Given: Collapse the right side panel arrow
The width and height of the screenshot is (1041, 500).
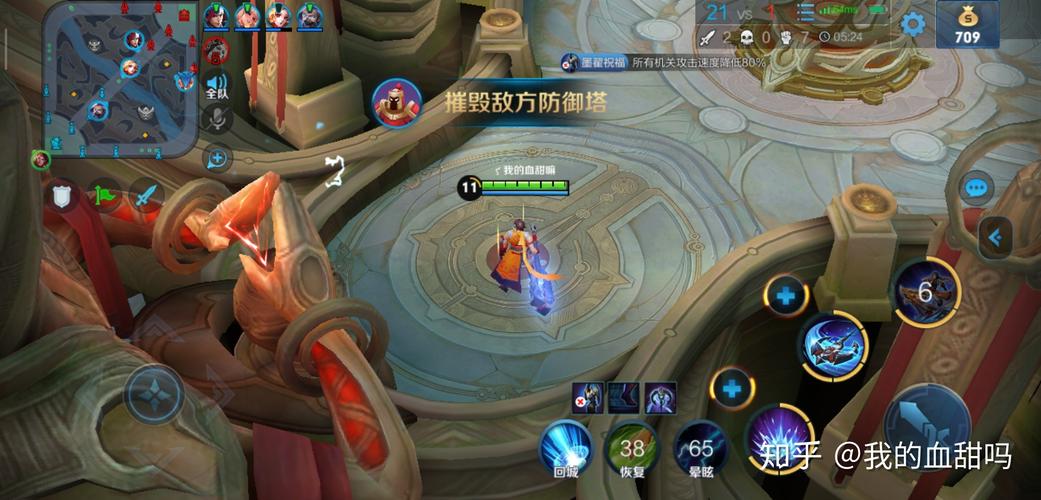Looking at the screenshot, I should pyautogui.click(x=995, y=237).
